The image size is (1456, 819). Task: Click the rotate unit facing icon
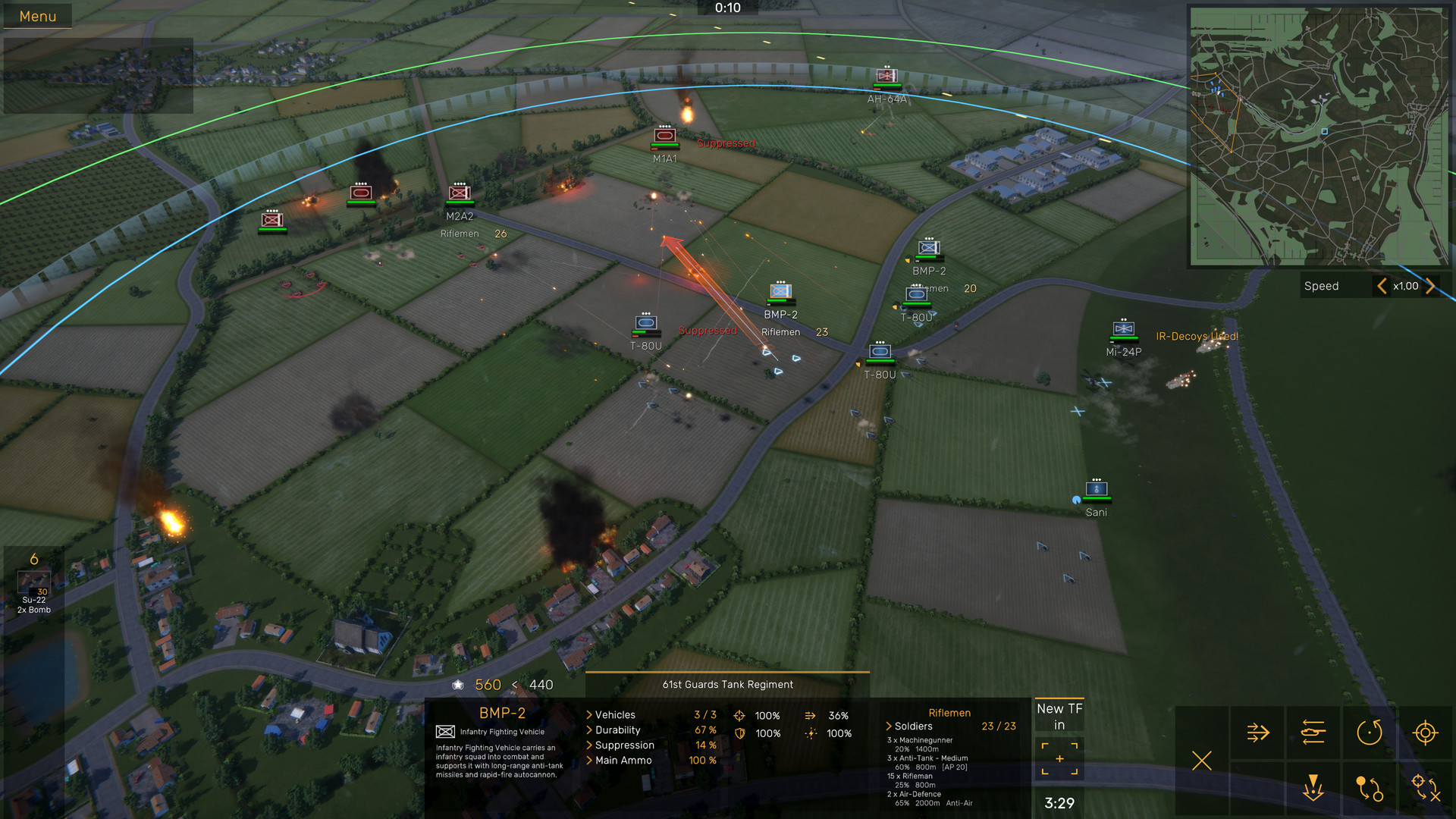tap(1369, 733)
